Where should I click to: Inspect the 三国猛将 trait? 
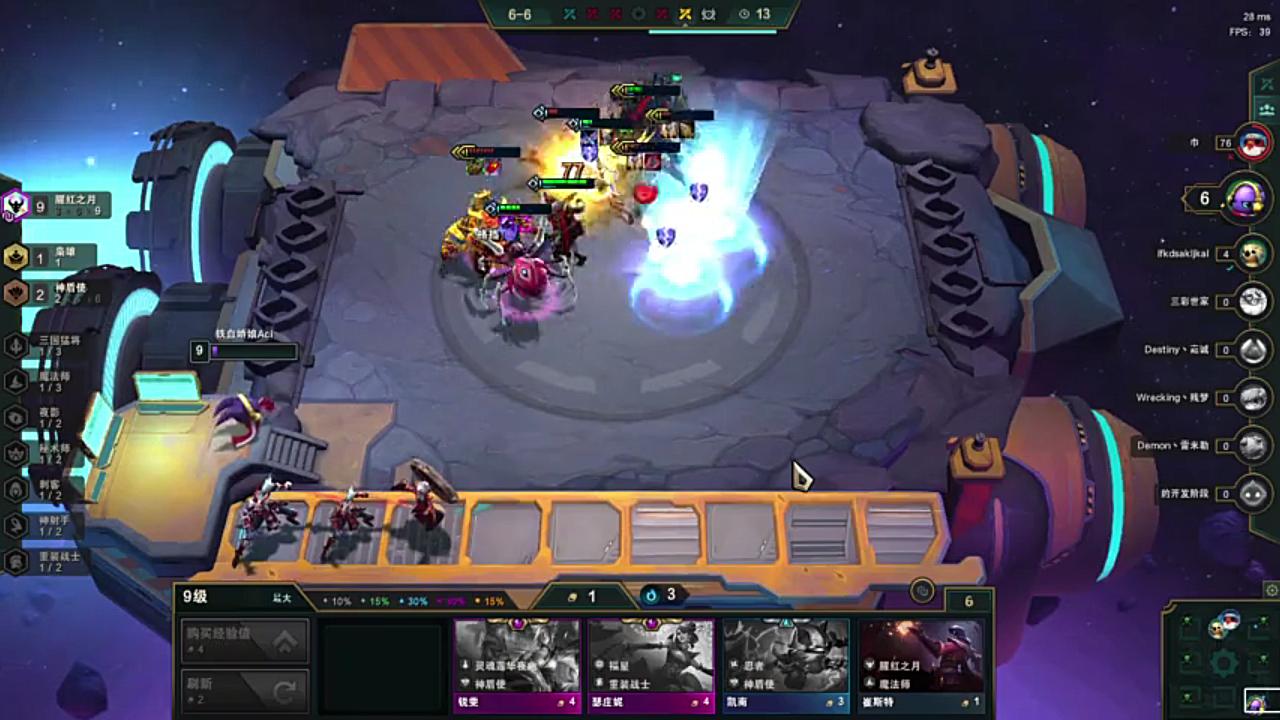[50, 345]
